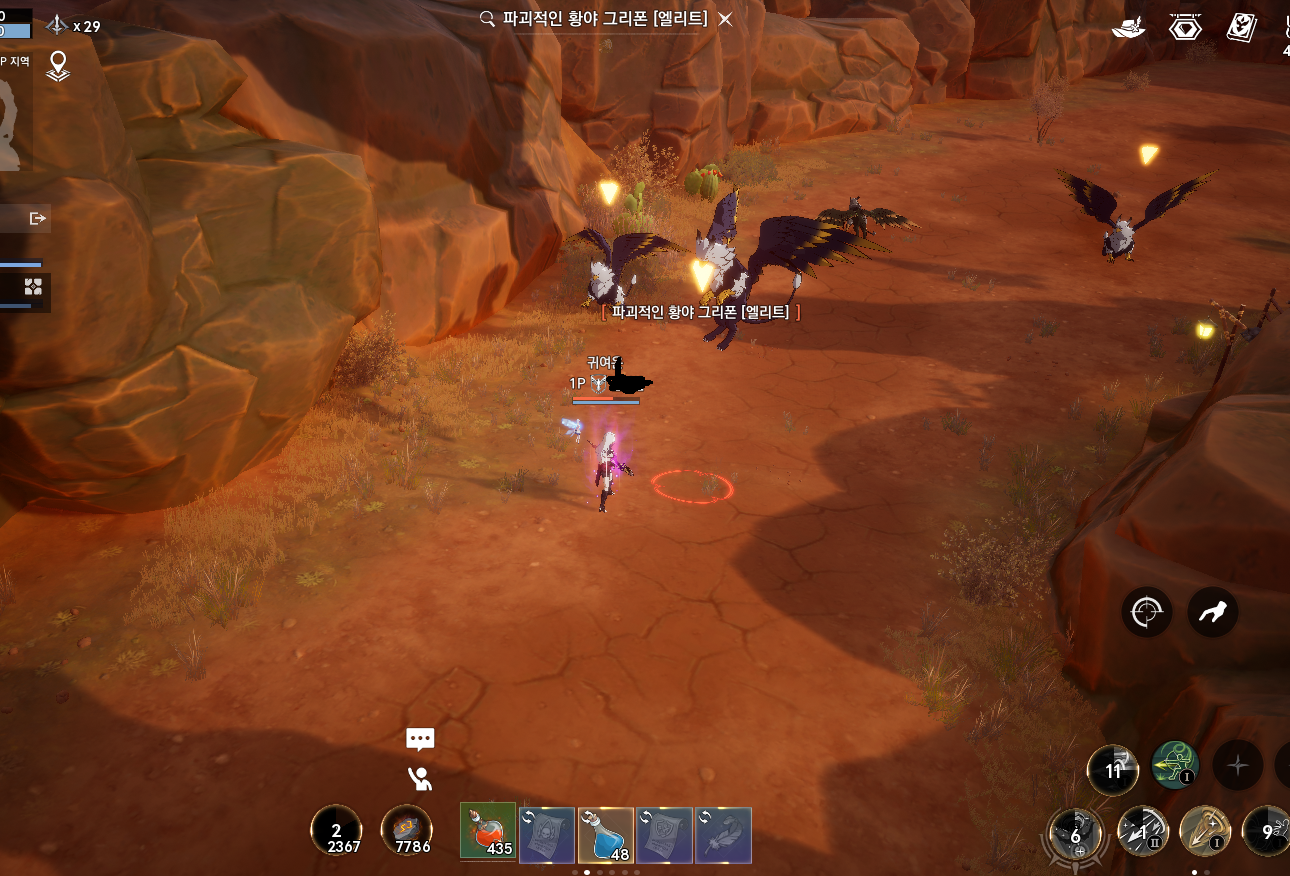Close the griffon elite target search
The image size is (1290, 876).
point(726,19)
